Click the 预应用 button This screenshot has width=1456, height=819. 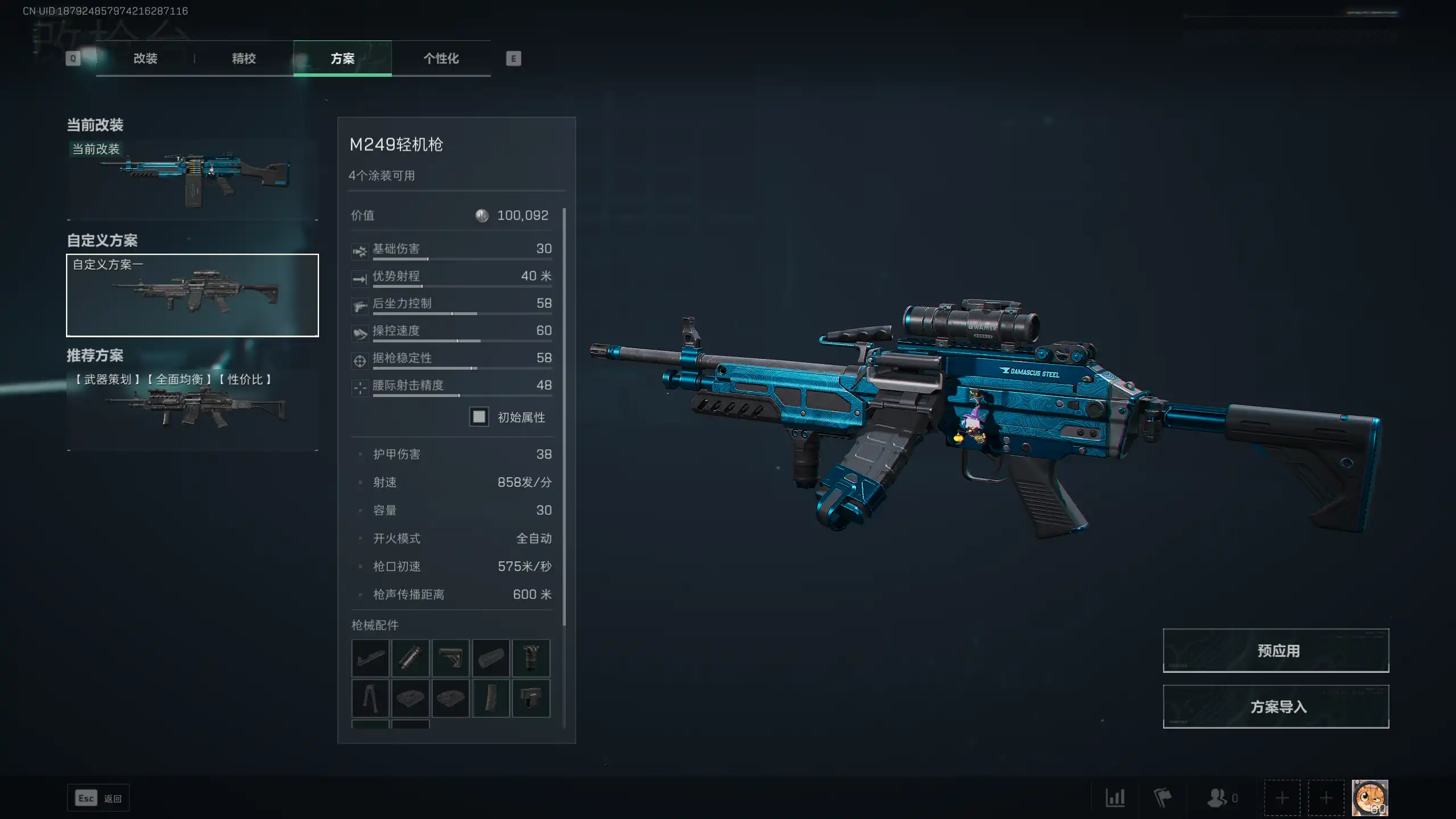click(x=1276, y=651)
